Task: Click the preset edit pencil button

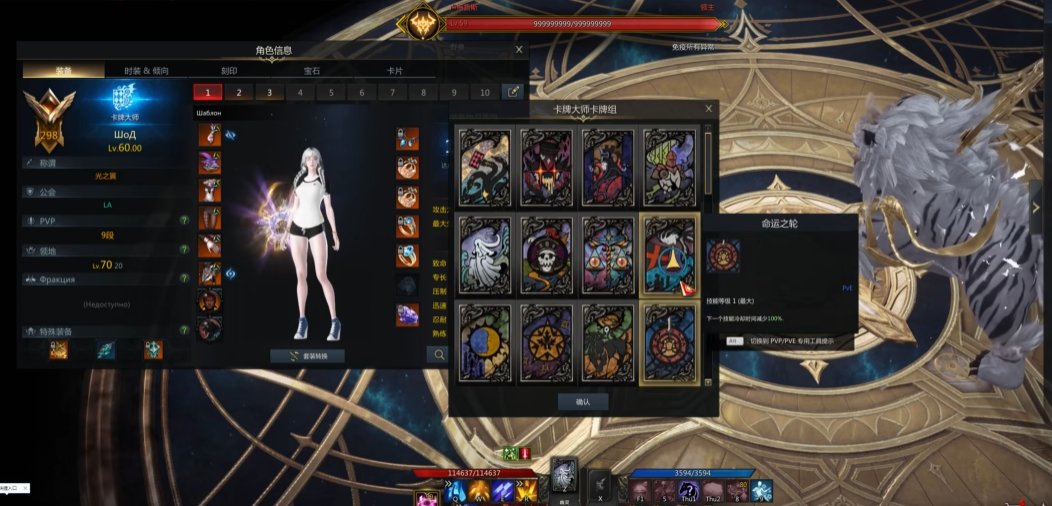Action: click(x=512, y=92)
